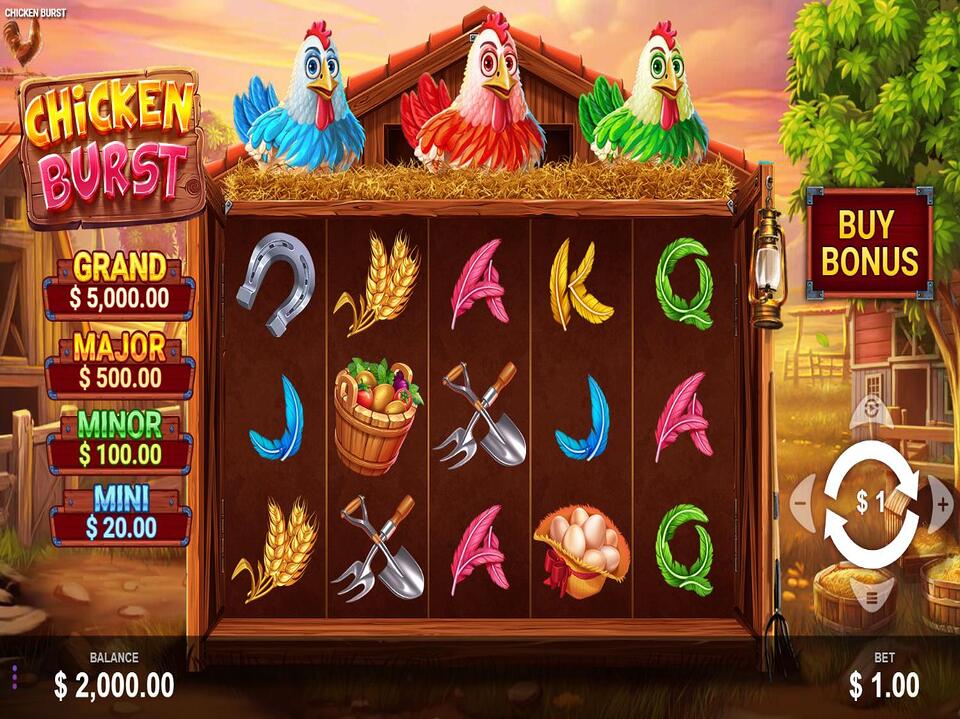
Task: Open the three purple dots options menu
Action: [x=15, y=674]
